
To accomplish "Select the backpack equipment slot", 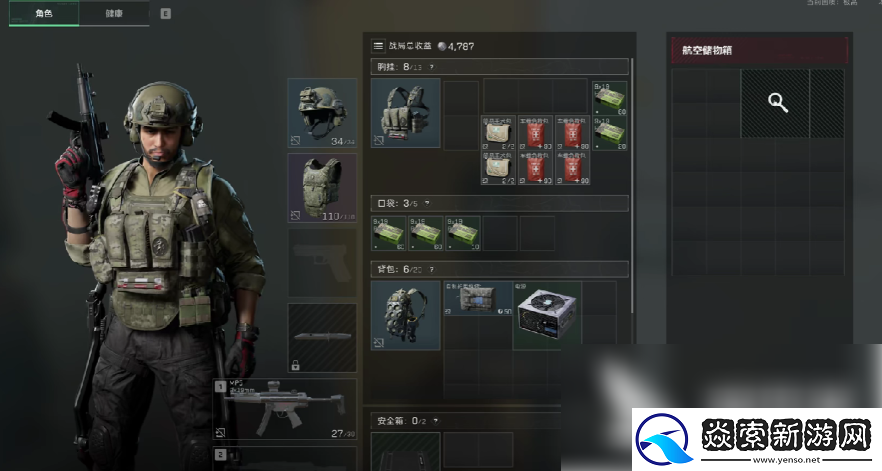I will point(405,315).
